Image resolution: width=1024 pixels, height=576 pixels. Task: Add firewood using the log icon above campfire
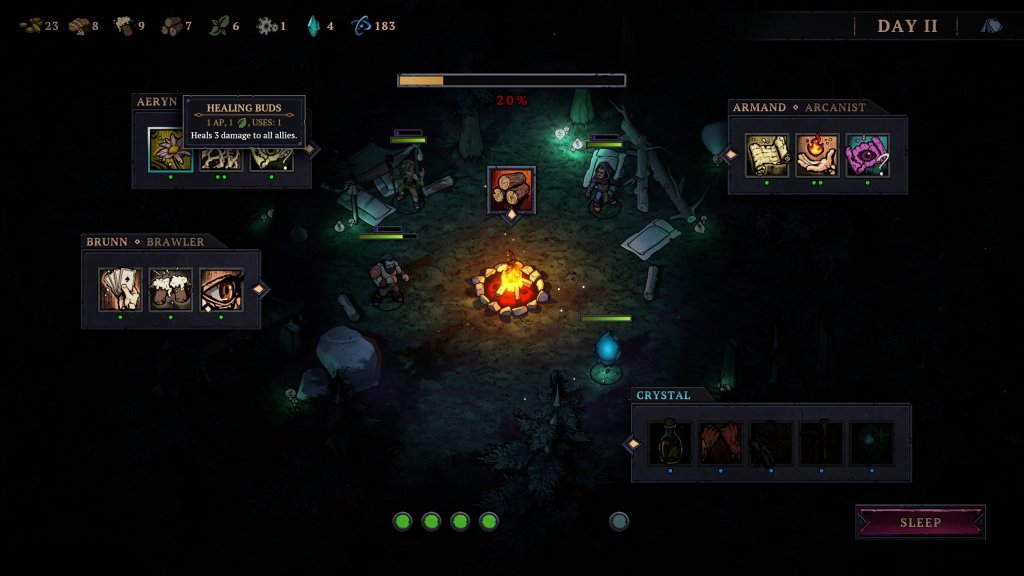511,189
